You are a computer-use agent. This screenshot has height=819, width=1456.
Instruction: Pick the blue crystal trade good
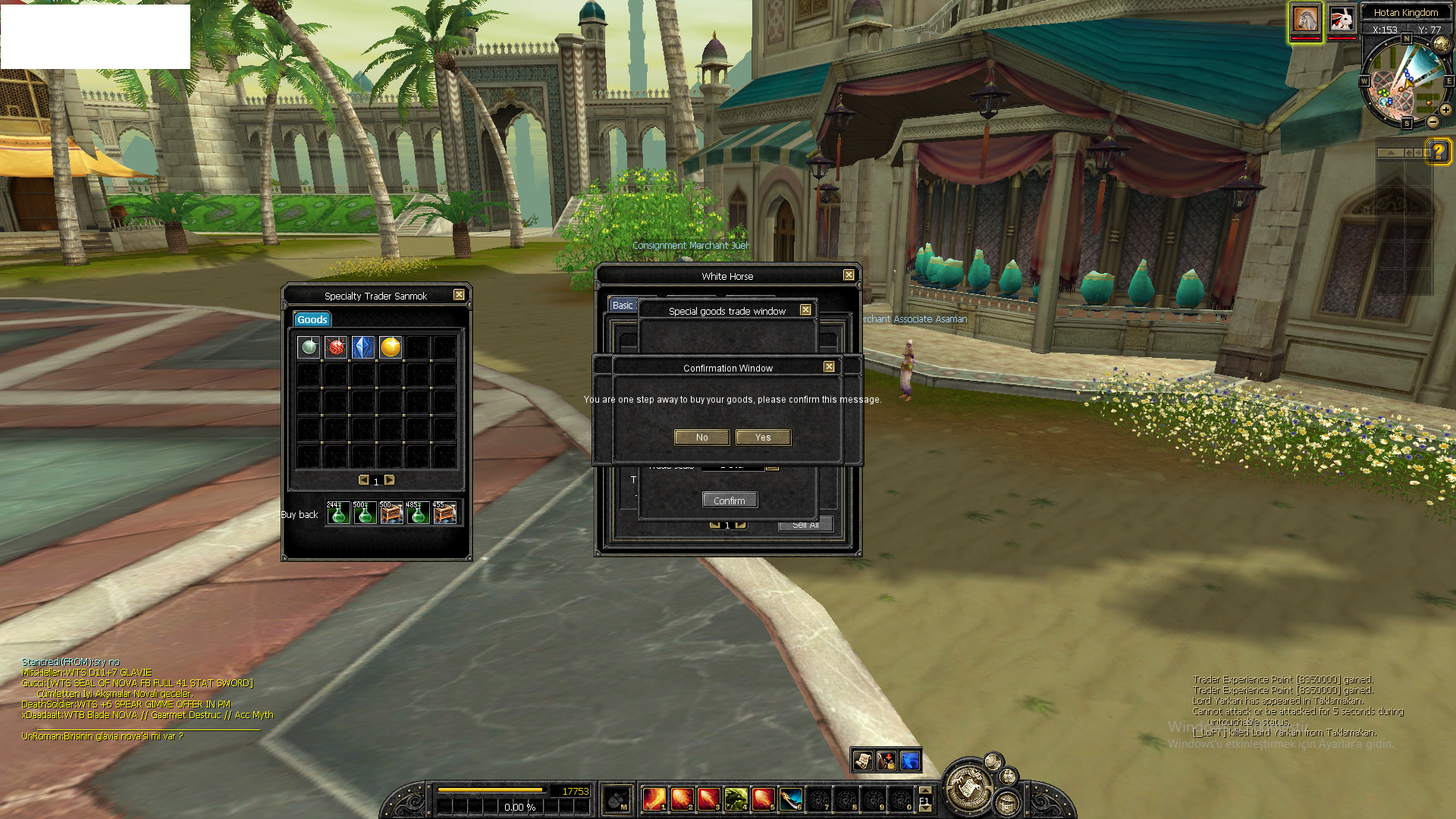[x=363, y=347]
